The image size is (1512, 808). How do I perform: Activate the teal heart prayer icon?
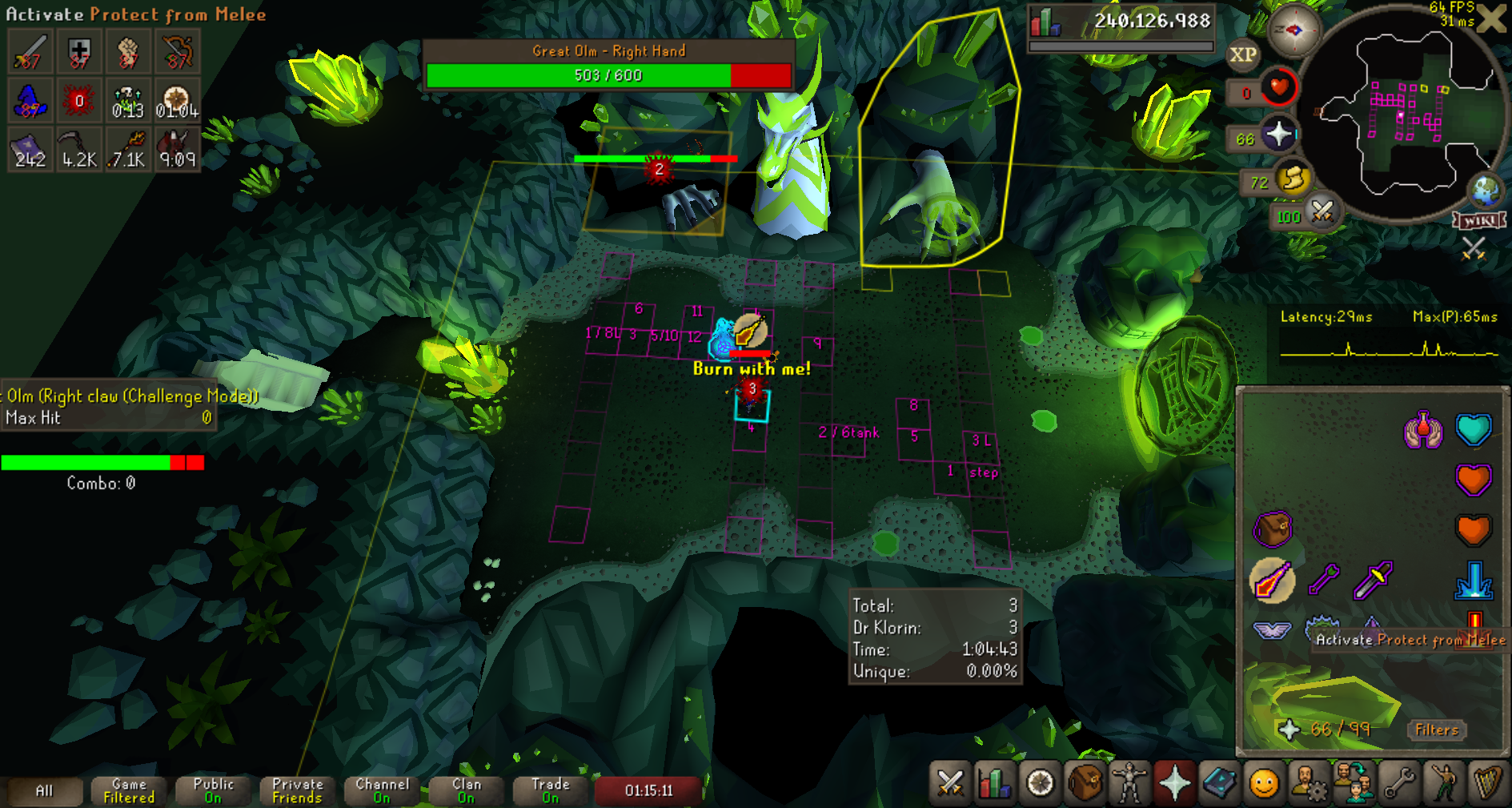click(1473, 430)
